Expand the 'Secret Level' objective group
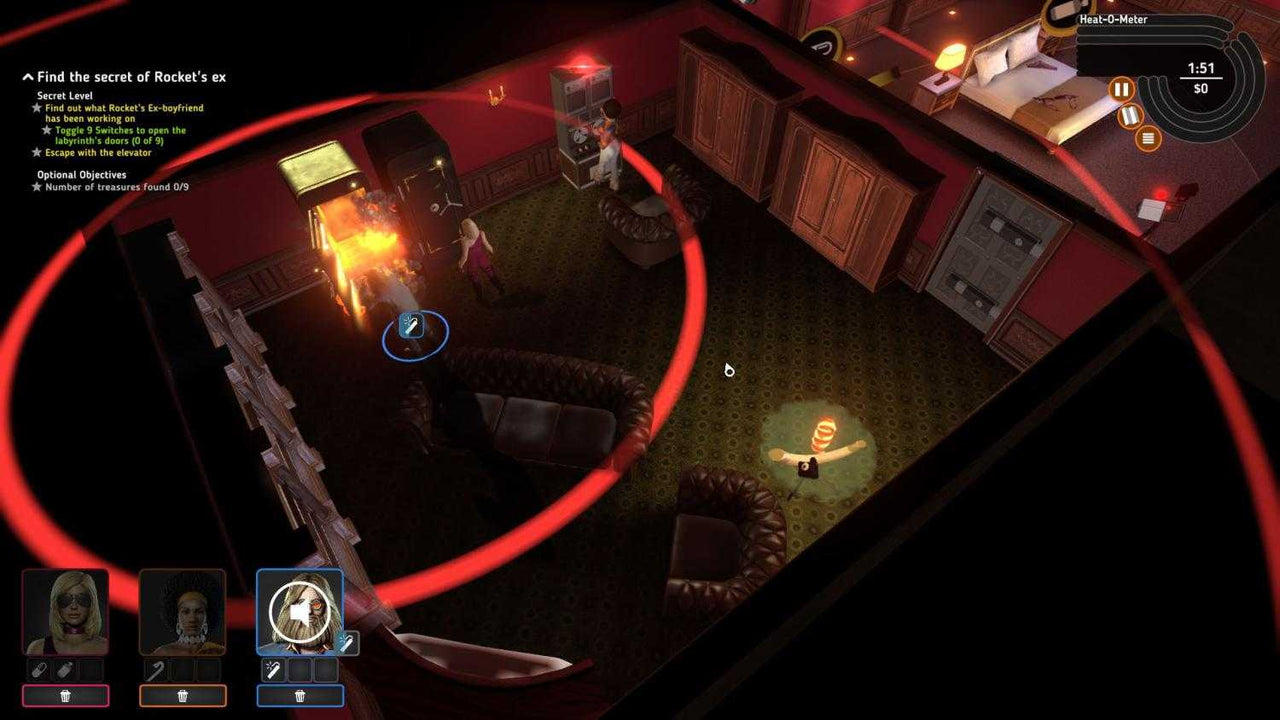1280x720 pixels. (63, 94)
